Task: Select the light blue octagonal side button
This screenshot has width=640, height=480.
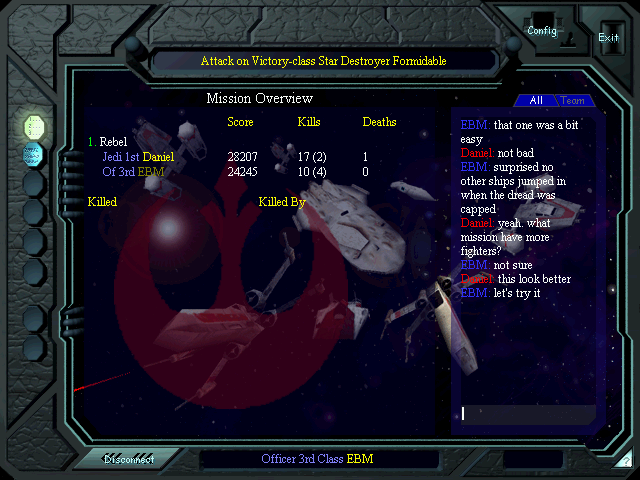Action: pos(34,154)
